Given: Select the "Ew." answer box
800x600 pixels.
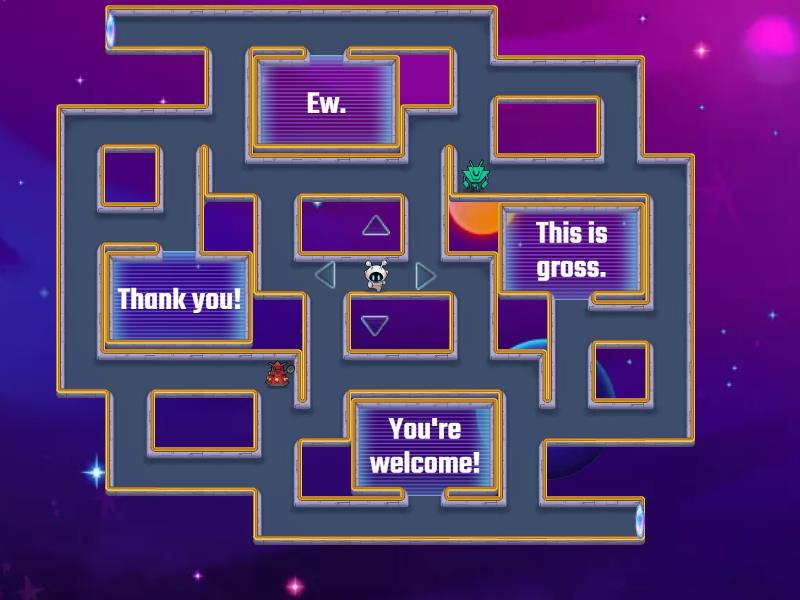Looking at the screenshot, I should tap(326, 103).
